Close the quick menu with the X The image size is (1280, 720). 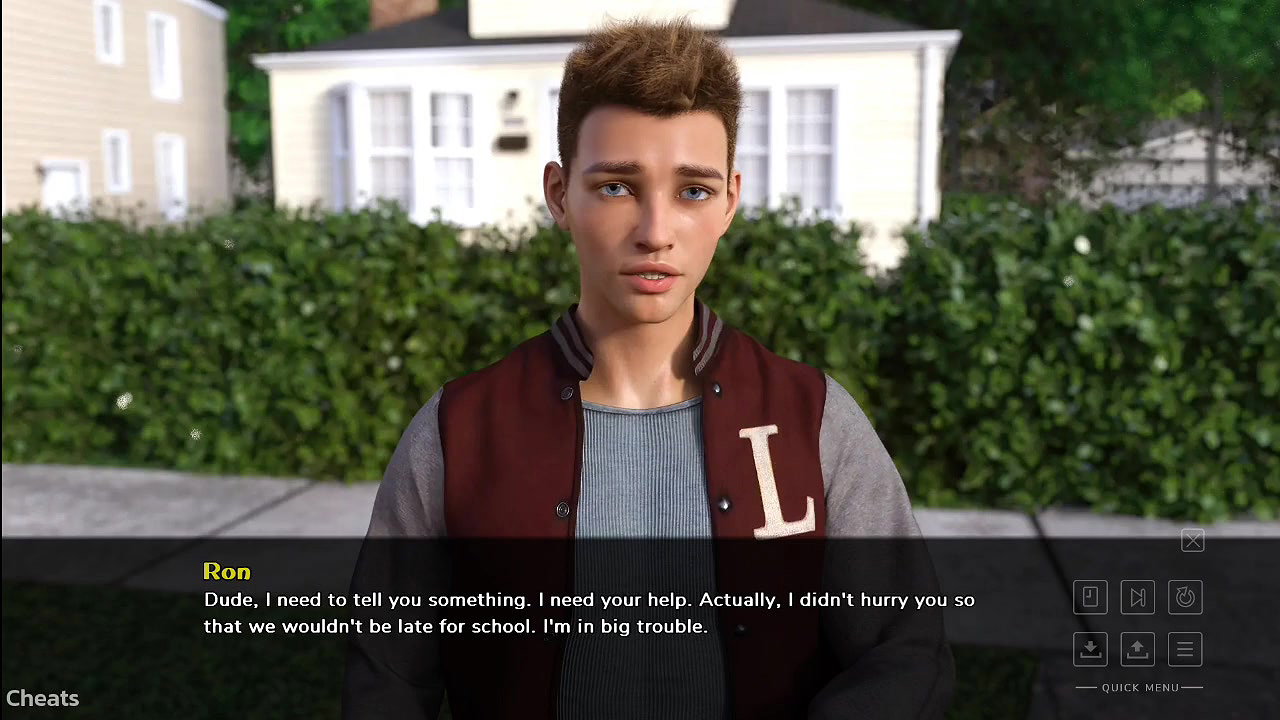(1192, 541)
